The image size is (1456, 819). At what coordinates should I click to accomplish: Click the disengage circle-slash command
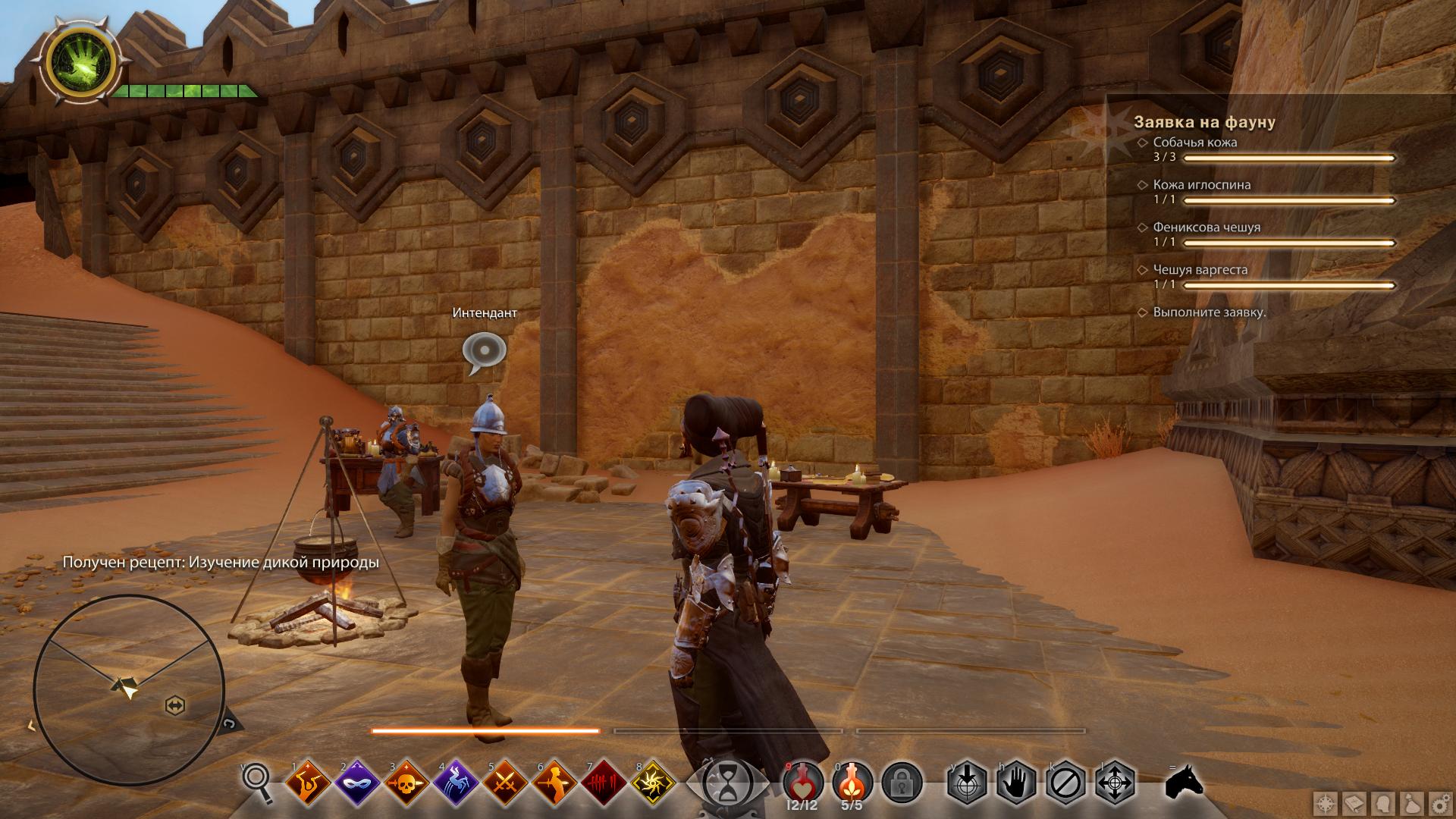pyautogui.click(x=1065, y=783)
